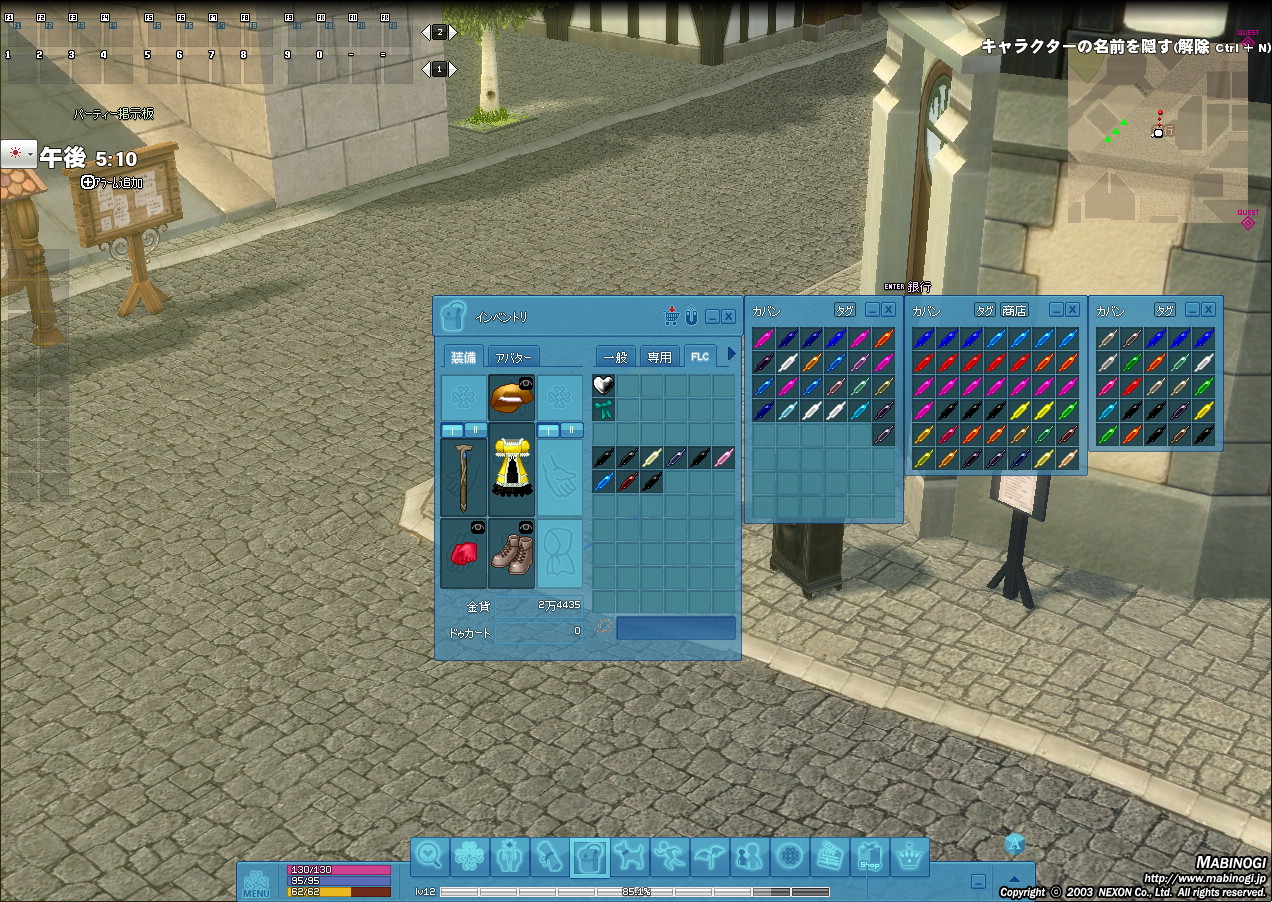
Task: Open the 商店 button on the bag
Action: 1014,310
